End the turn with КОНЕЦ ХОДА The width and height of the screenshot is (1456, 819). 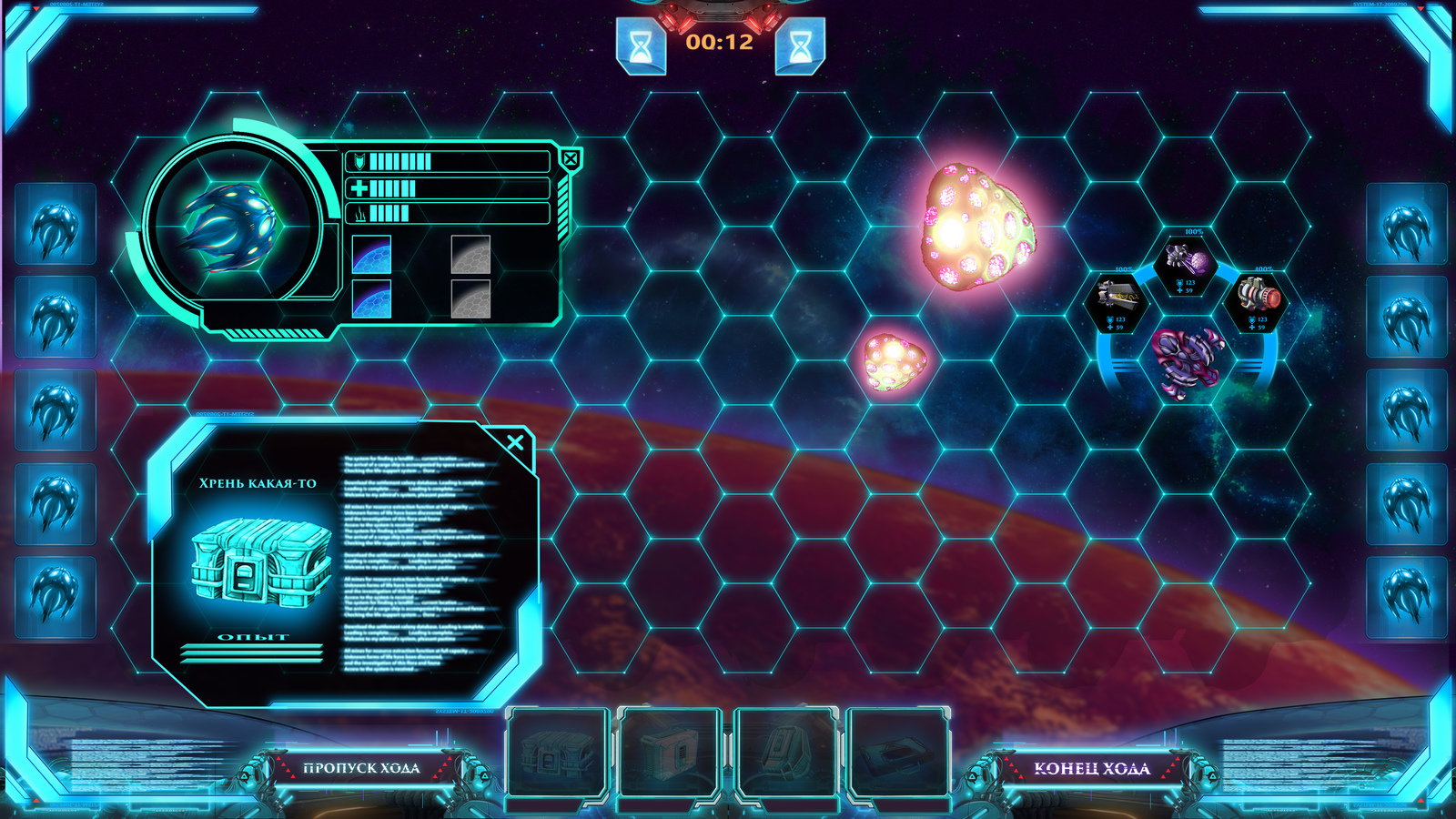click(1092, 769)
